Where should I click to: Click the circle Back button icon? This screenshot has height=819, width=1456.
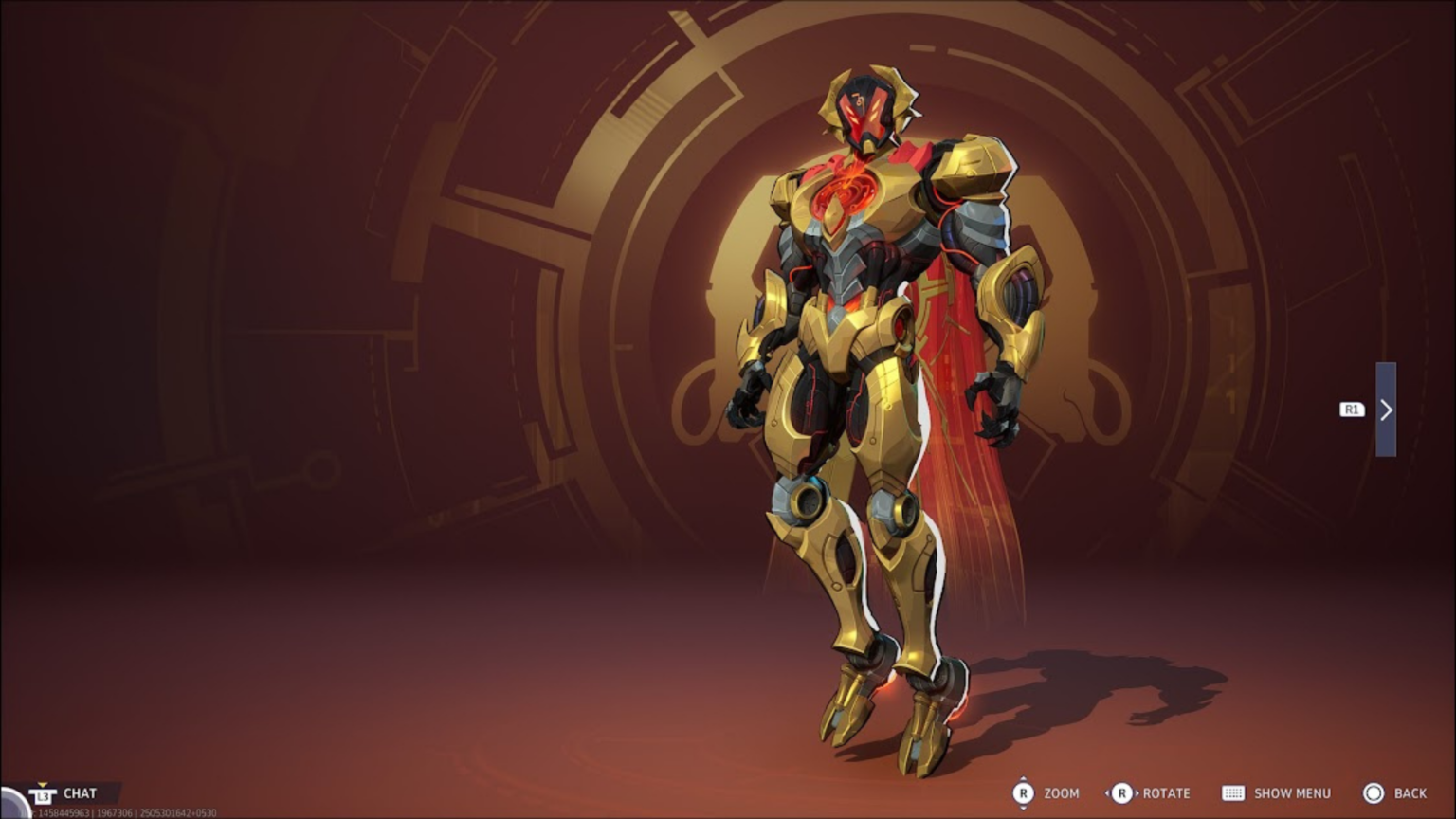pos(1374,793)
